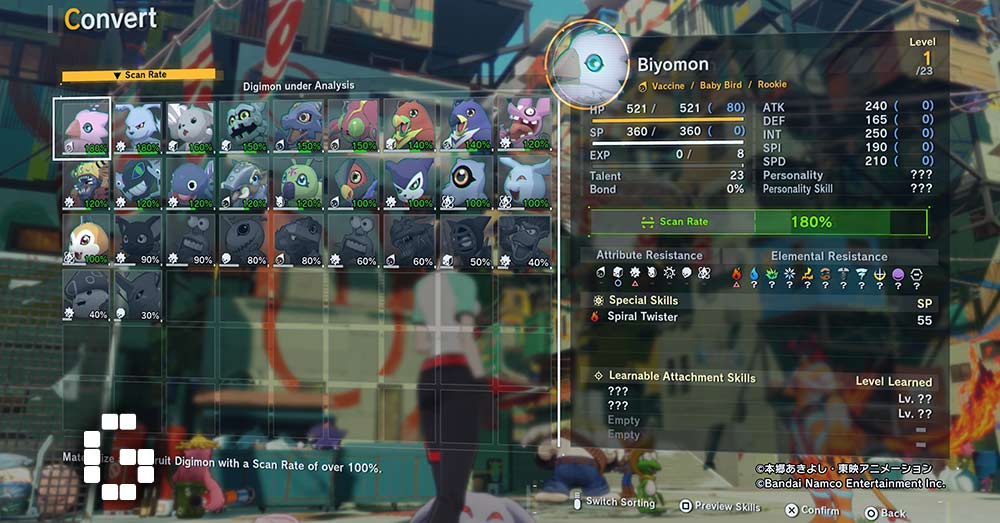Screen dimensions: 1000x523
Task: Click the Spiral Twister special skill
Action: (x=643, y=317)
